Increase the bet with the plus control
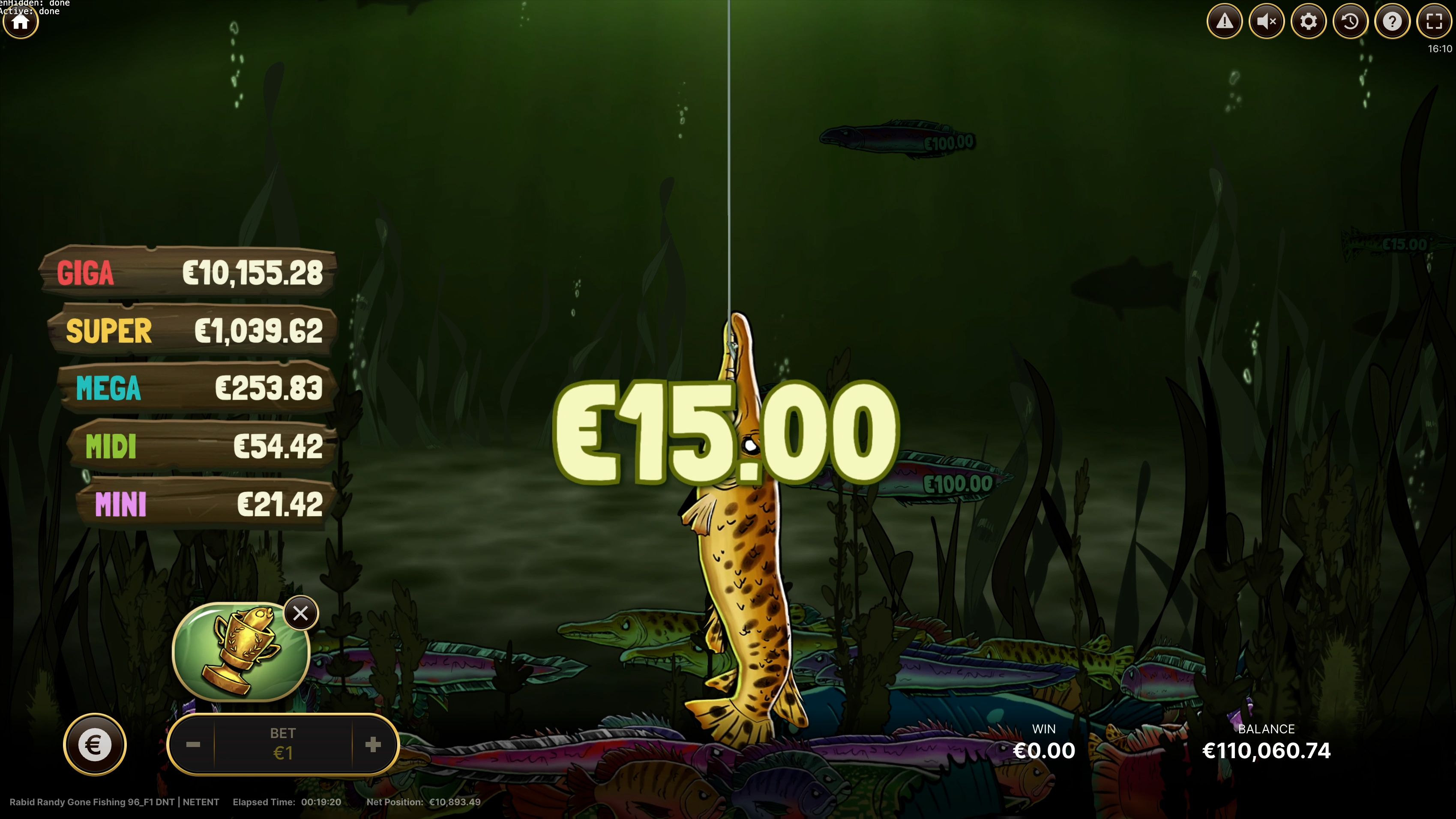The width and height of the screenshot is (1456, 819). tap(372, 744)
